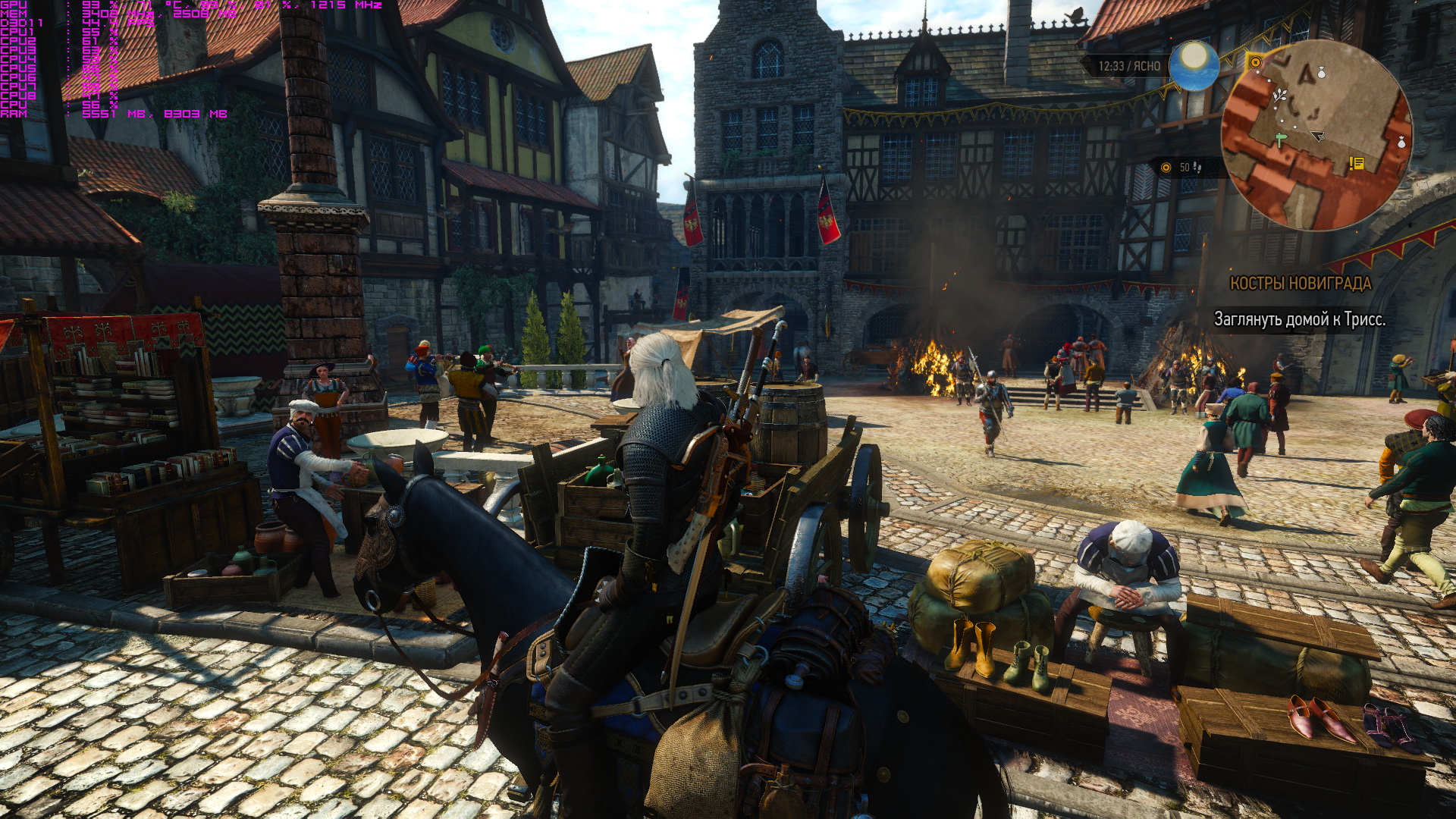Click the yellow quest target marker on minimap rim
The height and width of the screenshot is (819, 1456).
pos(1255,61)
